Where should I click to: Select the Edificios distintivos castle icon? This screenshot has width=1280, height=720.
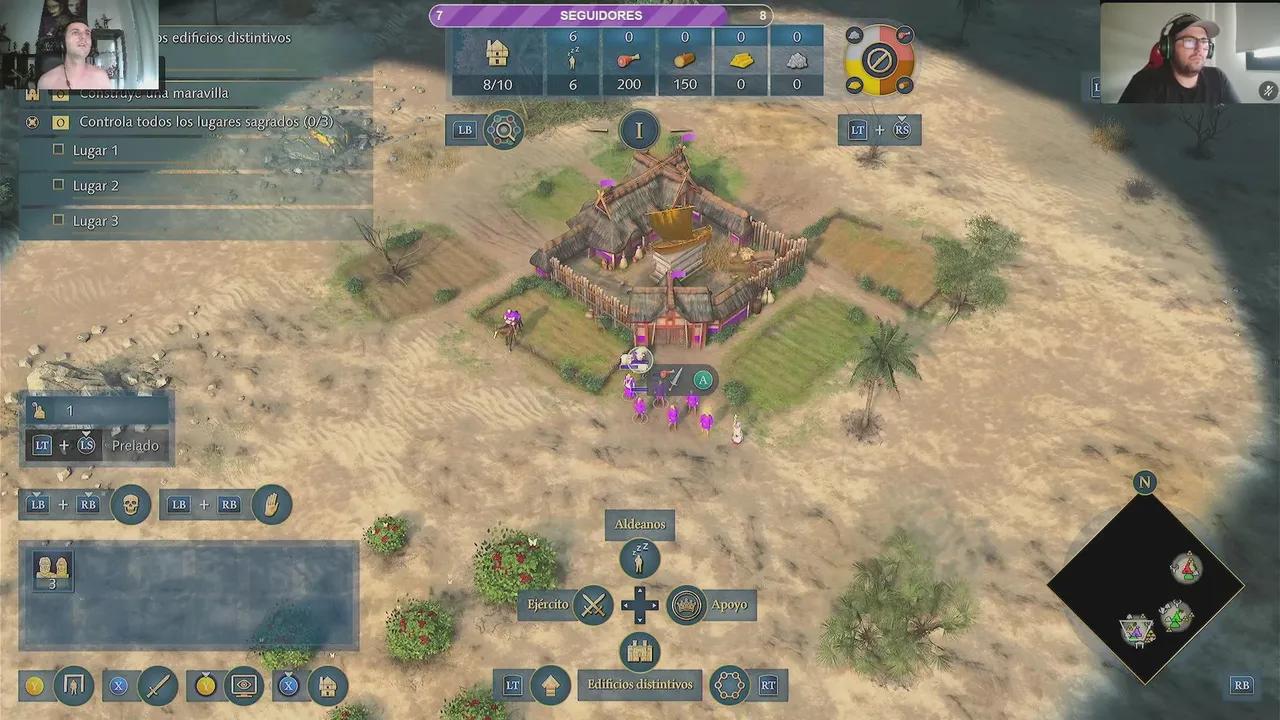tap(639, 652)
